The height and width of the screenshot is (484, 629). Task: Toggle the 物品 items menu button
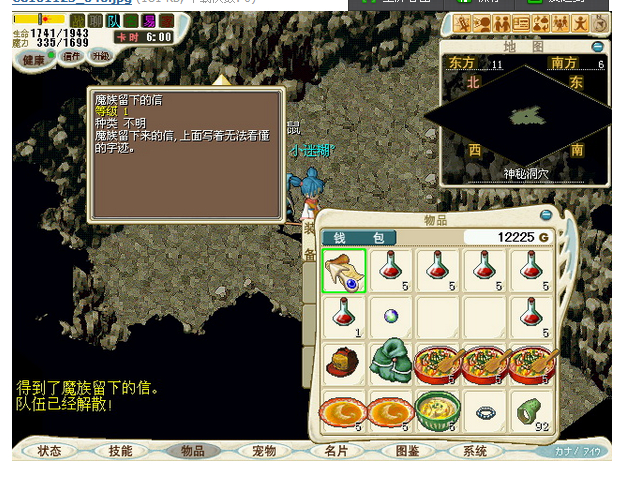(x=192, y=451)
